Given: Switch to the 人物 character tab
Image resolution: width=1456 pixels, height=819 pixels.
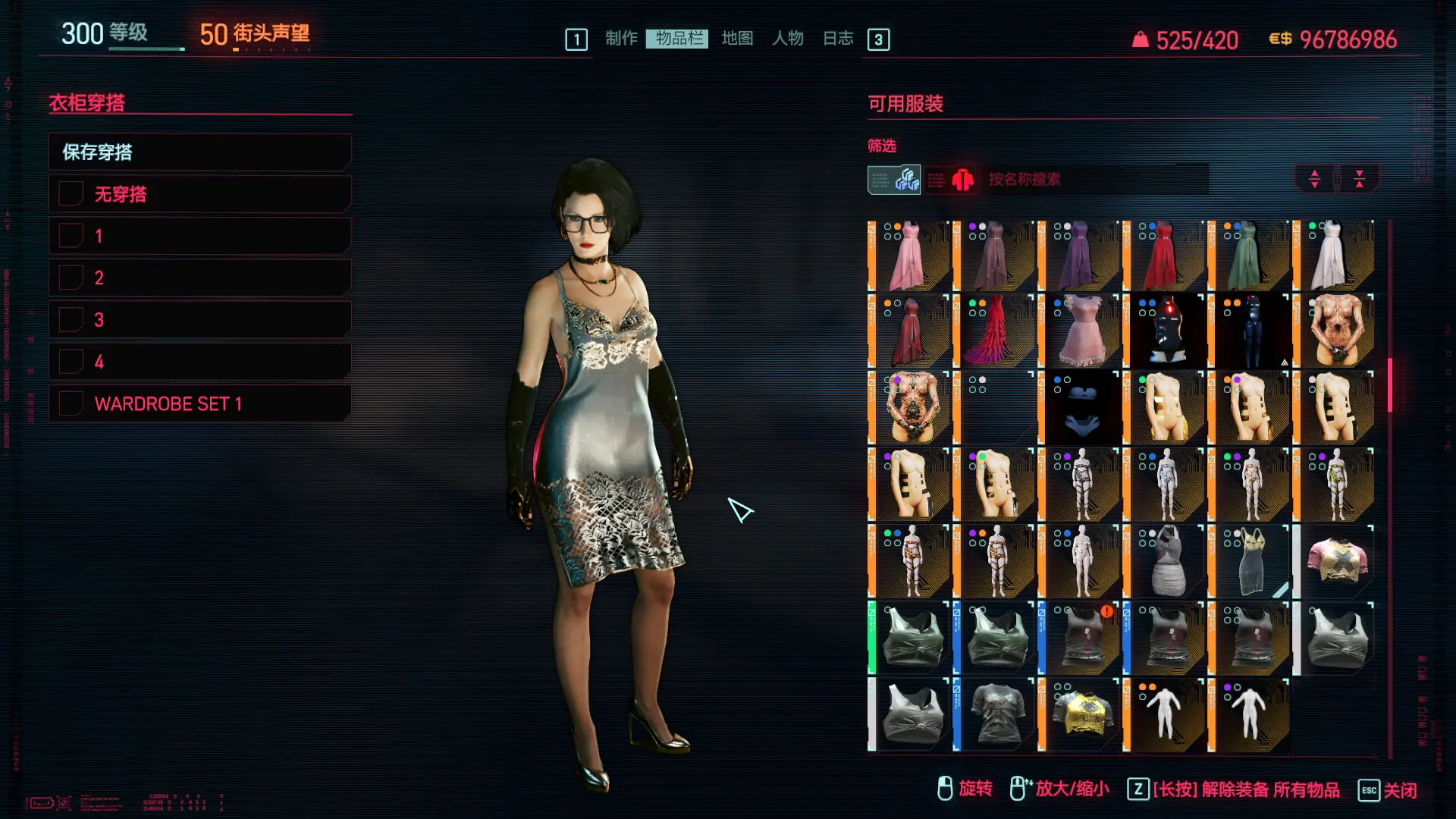Looking at the screenshot, I should 788,39.
